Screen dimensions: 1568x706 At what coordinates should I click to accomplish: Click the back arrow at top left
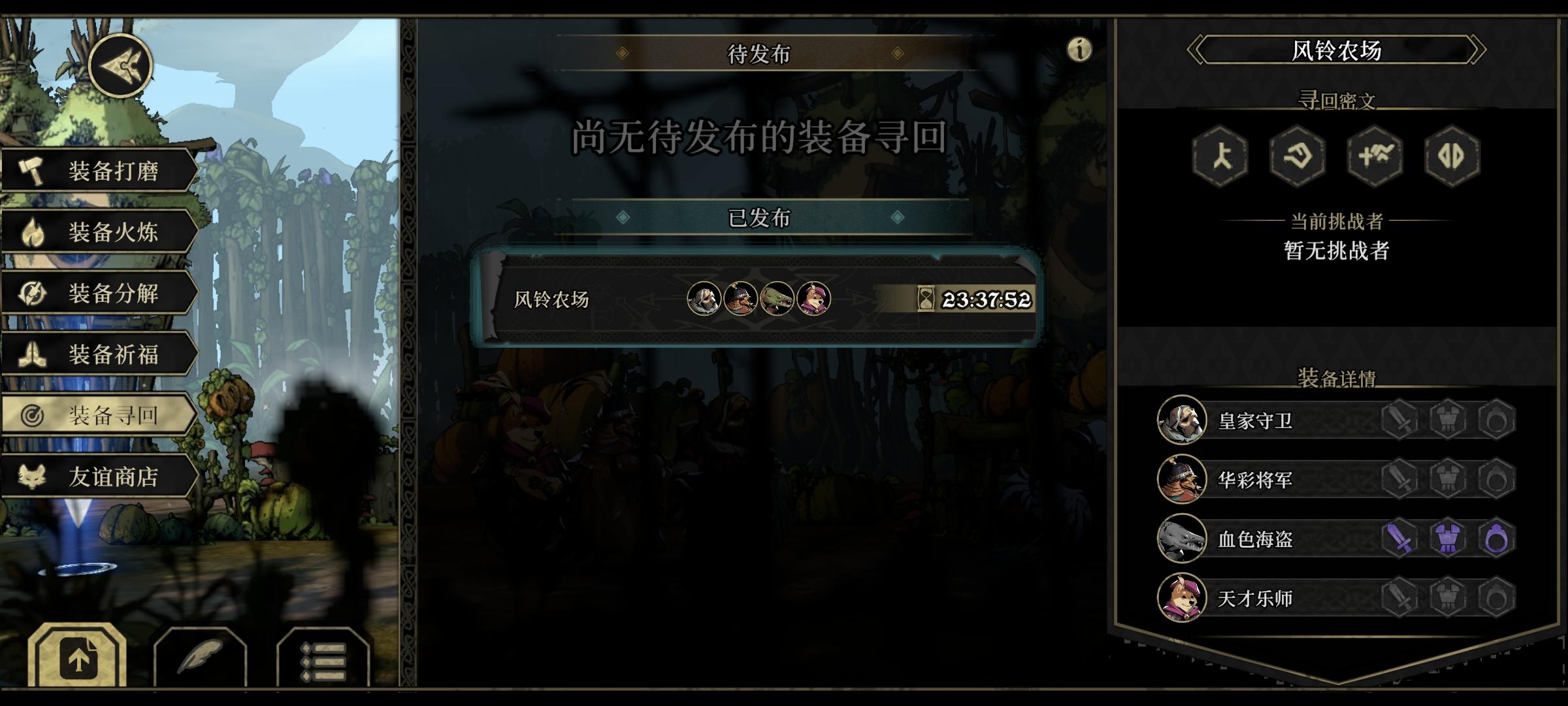point(121,65)
